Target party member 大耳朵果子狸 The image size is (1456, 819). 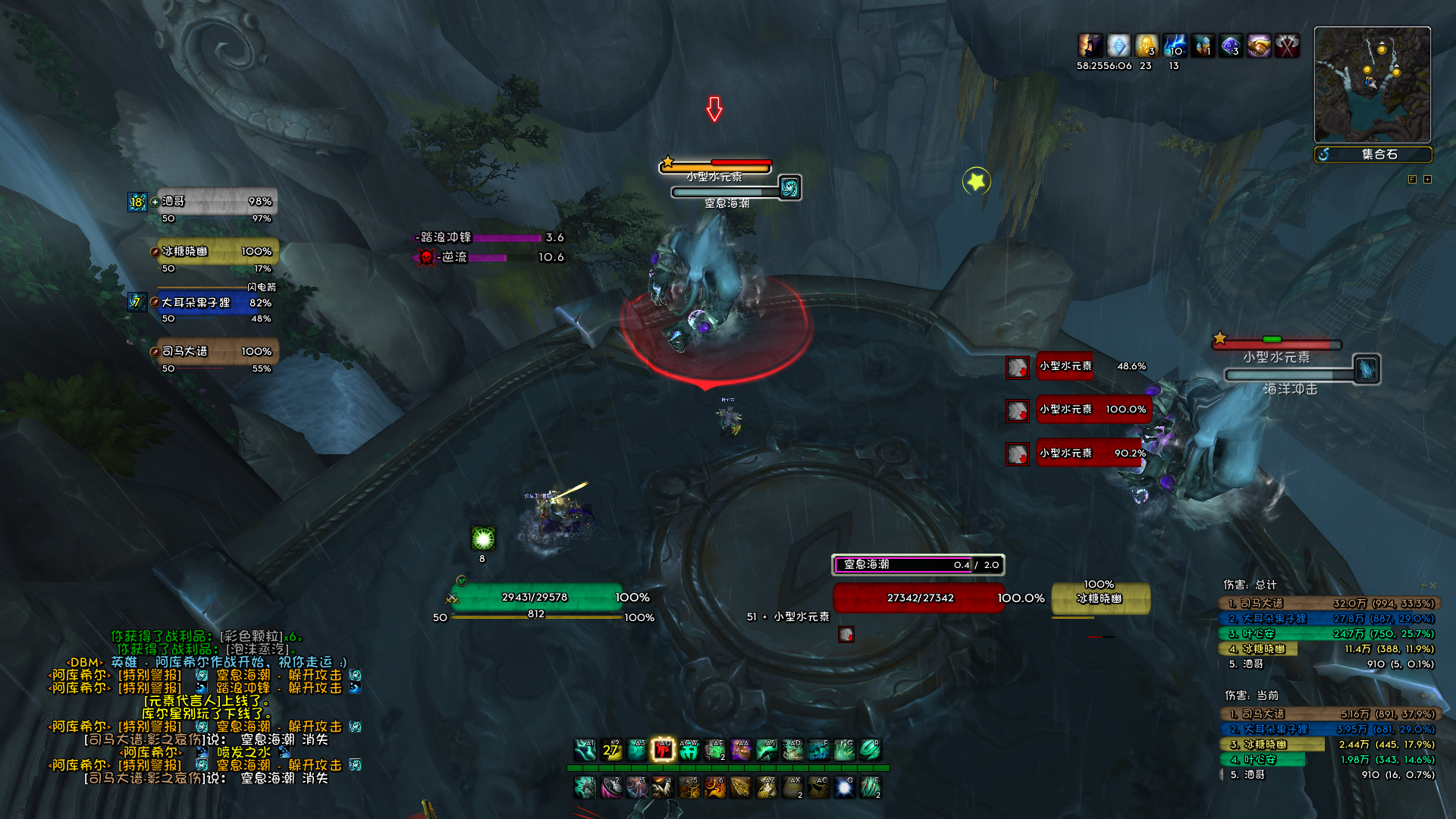pos(216,303)
